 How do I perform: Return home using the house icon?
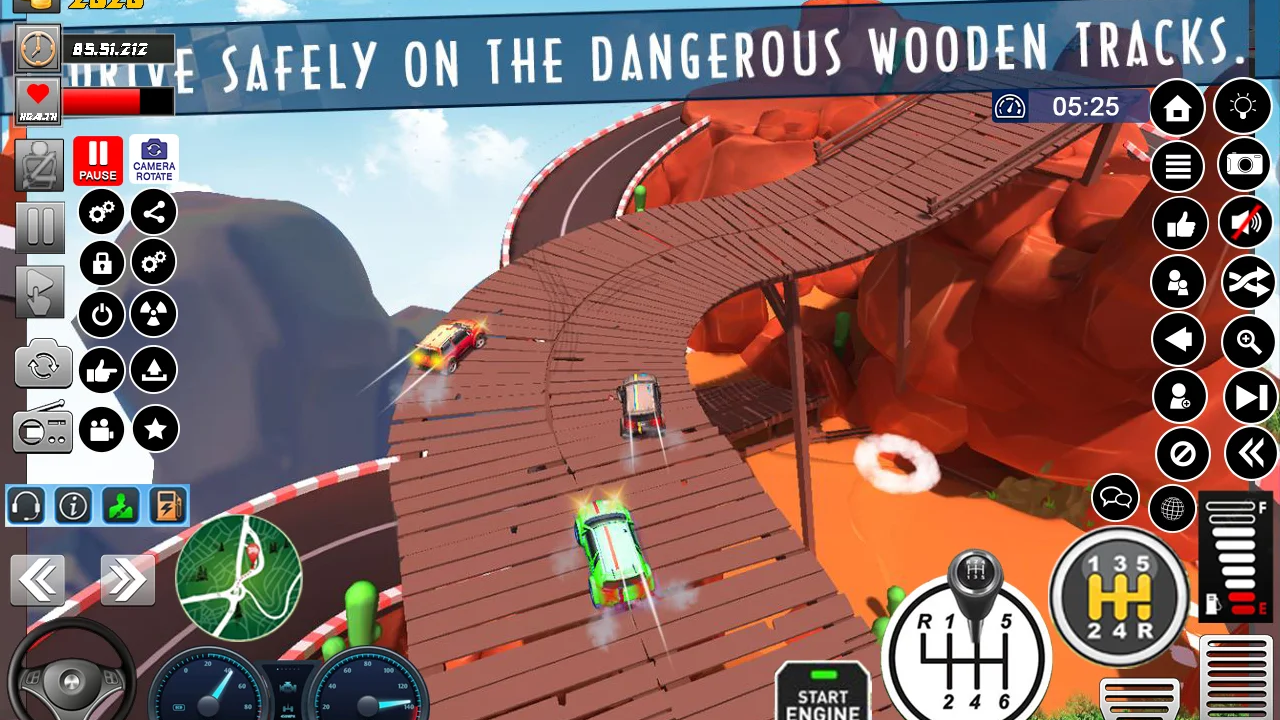(1178, 107)
